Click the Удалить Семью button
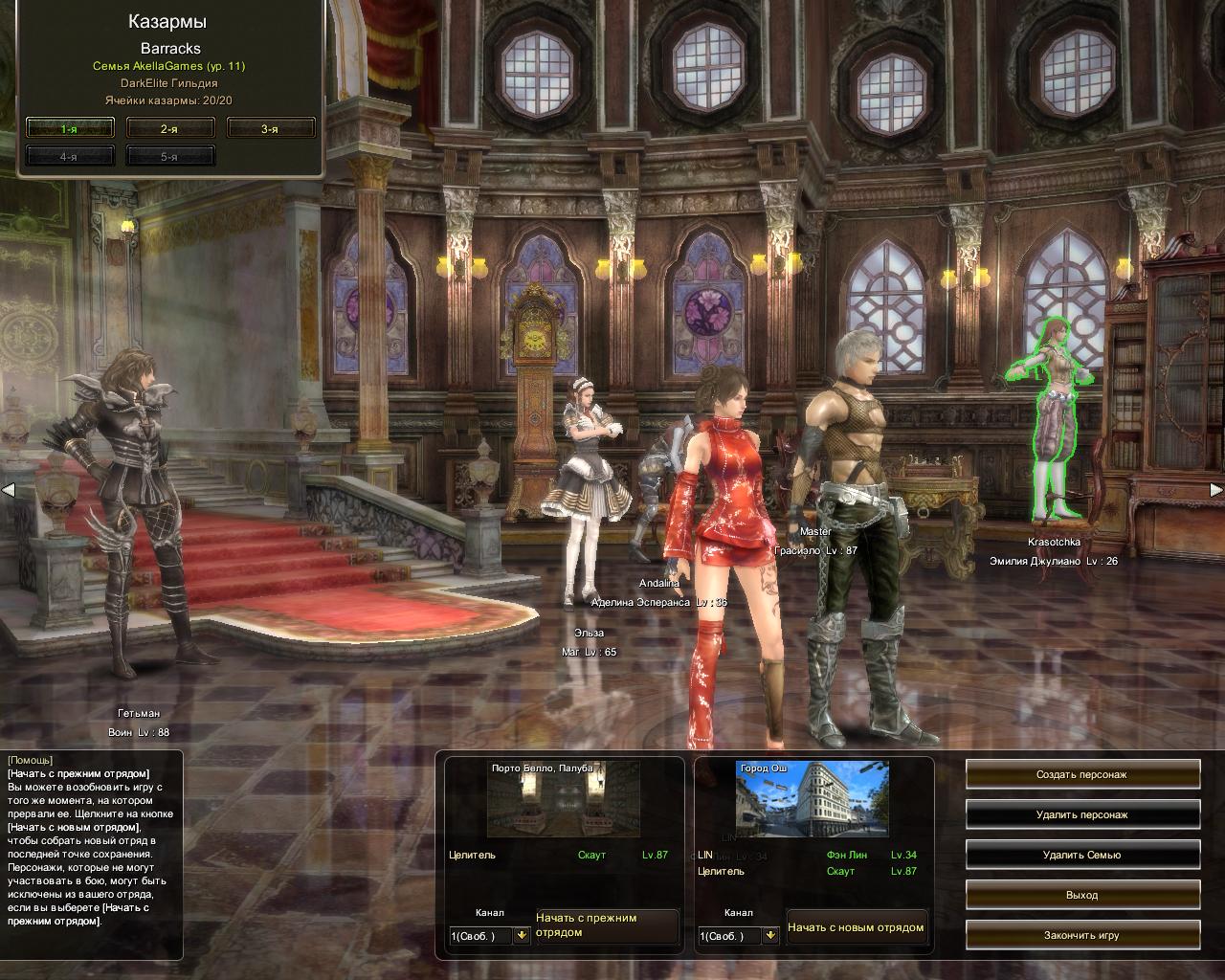 (x=1082, y=855)
